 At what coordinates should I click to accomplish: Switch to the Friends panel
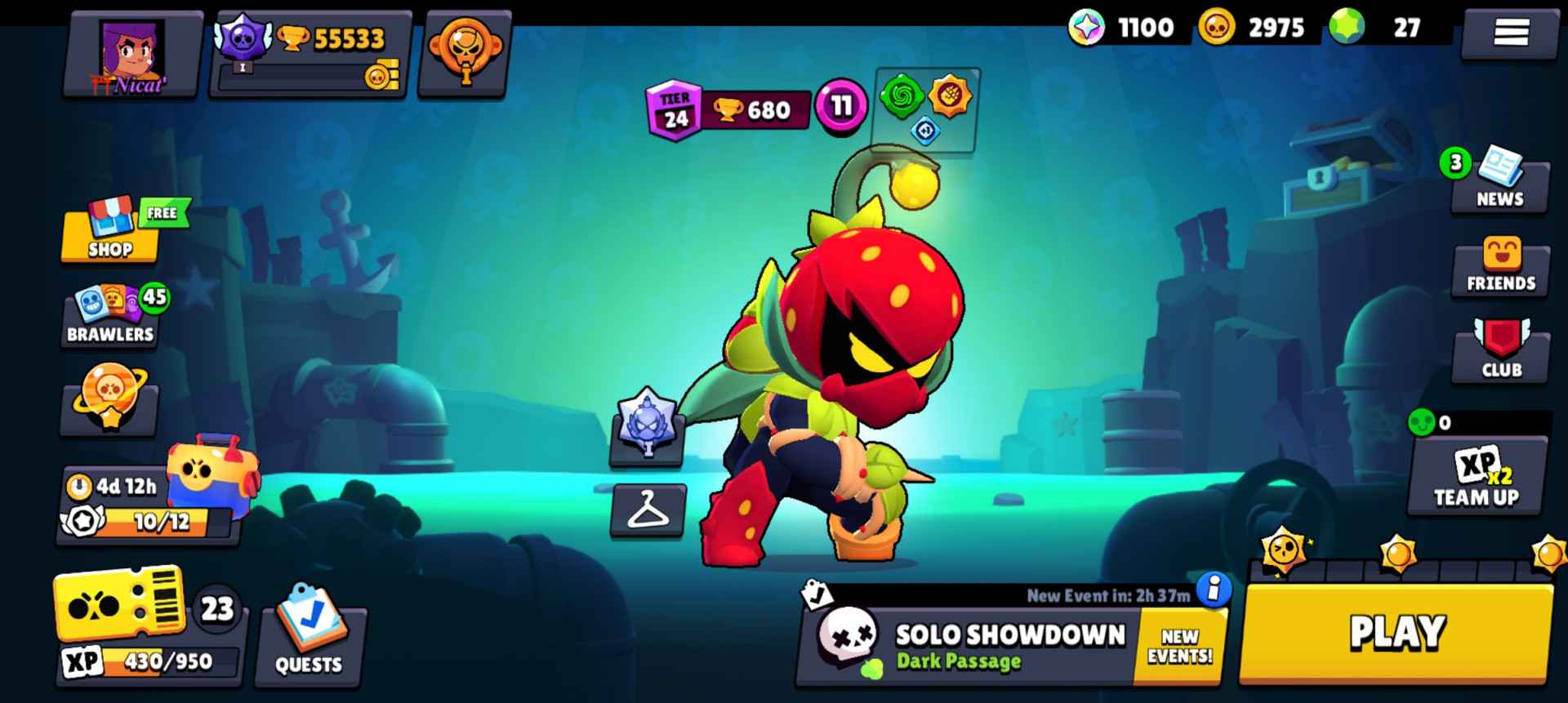[1499, 265]
